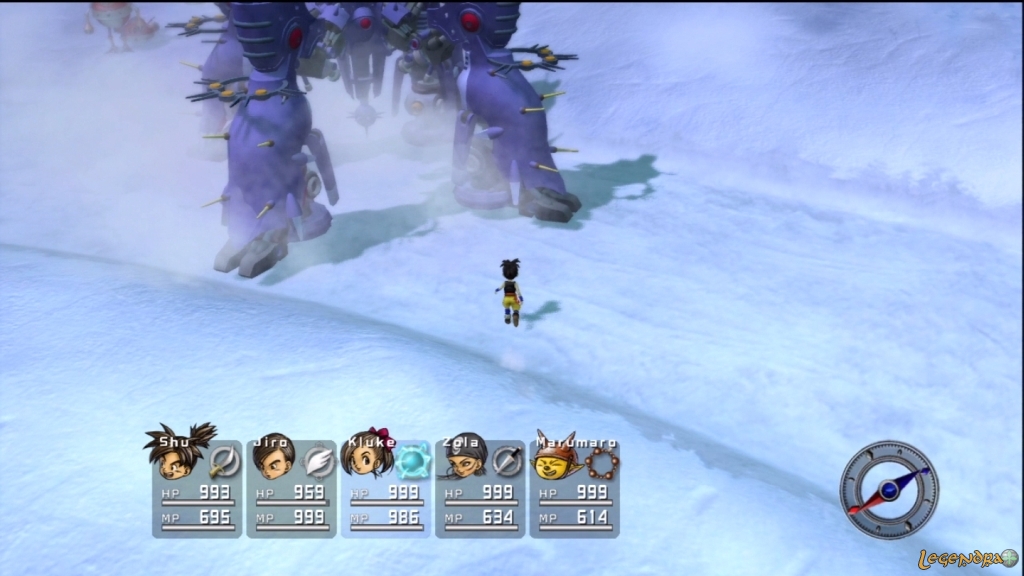Screen dimensions: 1024x576
Task: Click the sword class icon beside Shu
Action: click(x=224, y=460)
